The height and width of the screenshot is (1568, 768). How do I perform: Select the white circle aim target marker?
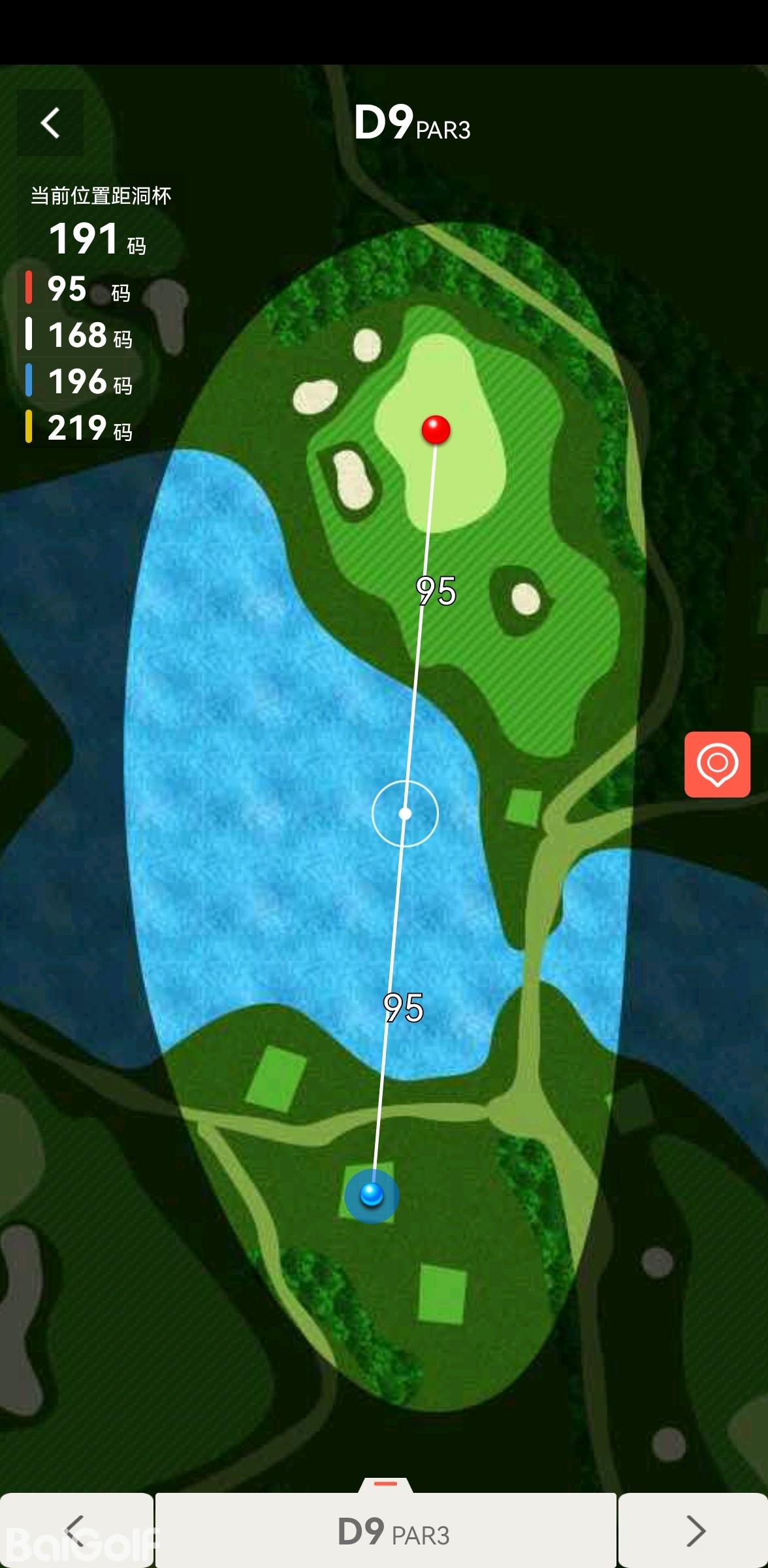click(405, 813)
